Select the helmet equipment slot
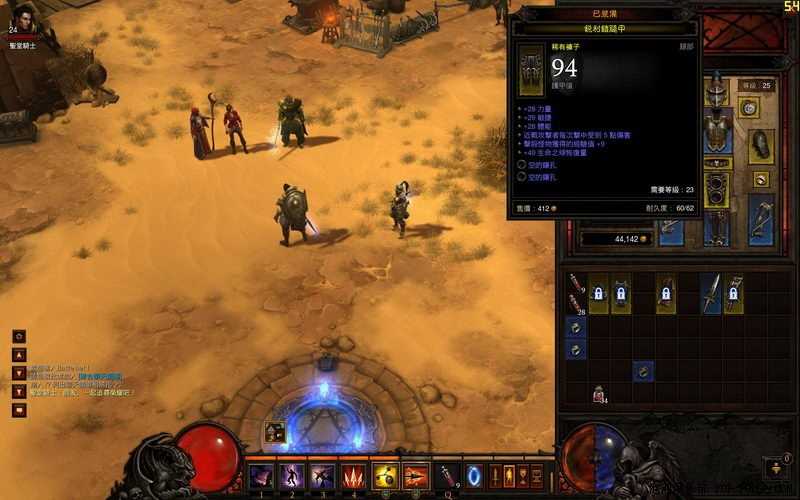800x500 pixels. click(x=715, y=95)
